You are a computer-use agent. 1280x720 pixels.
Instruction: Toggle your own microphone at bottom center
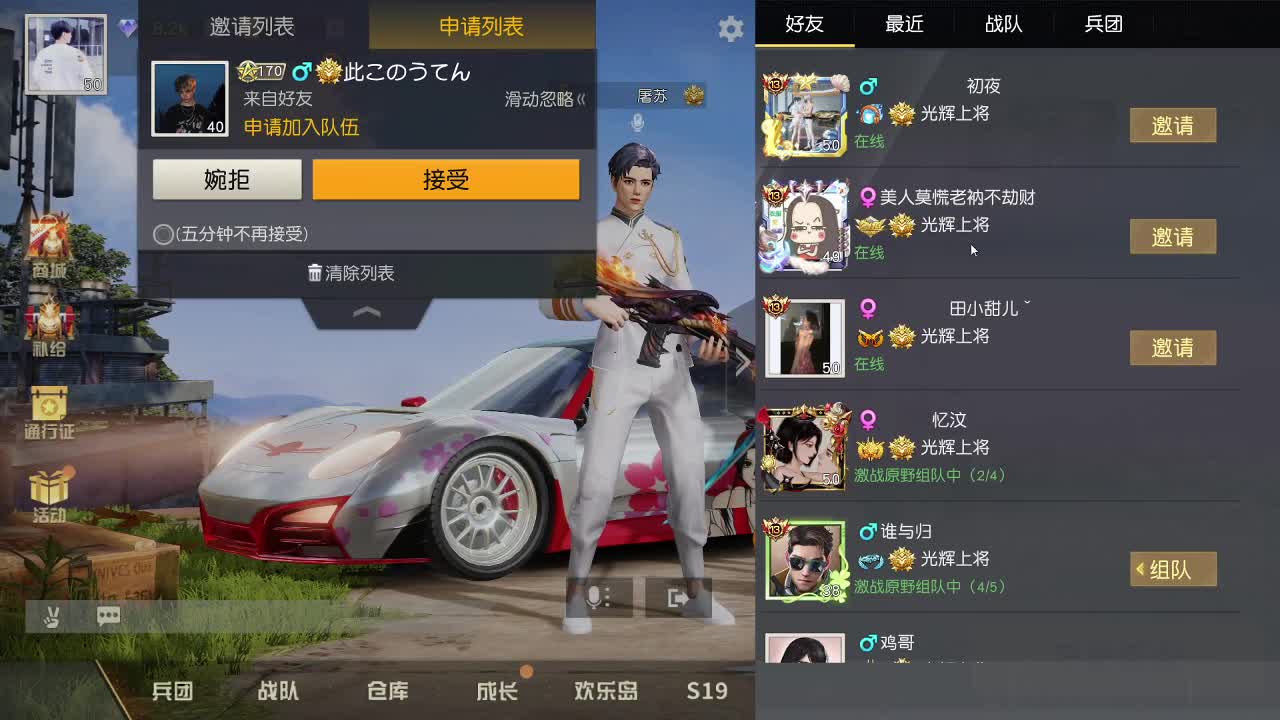[x=597, y=597]
